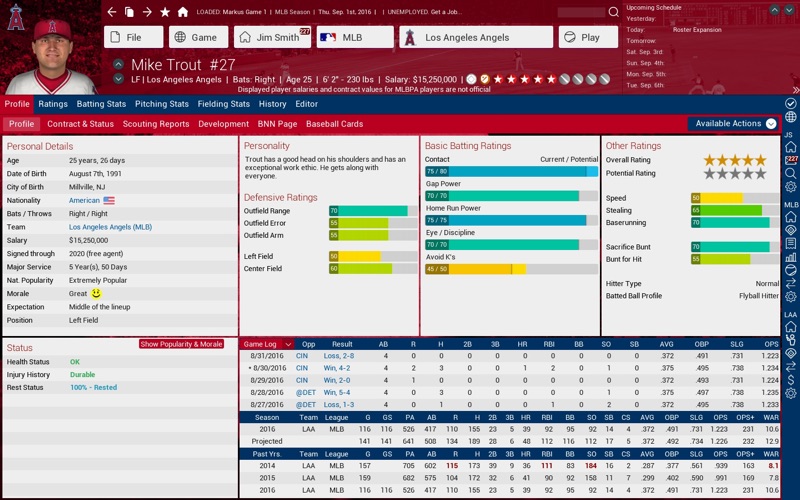Open the Pitching Stats tab
Screen dimensions: 800x500
[162, 104]
